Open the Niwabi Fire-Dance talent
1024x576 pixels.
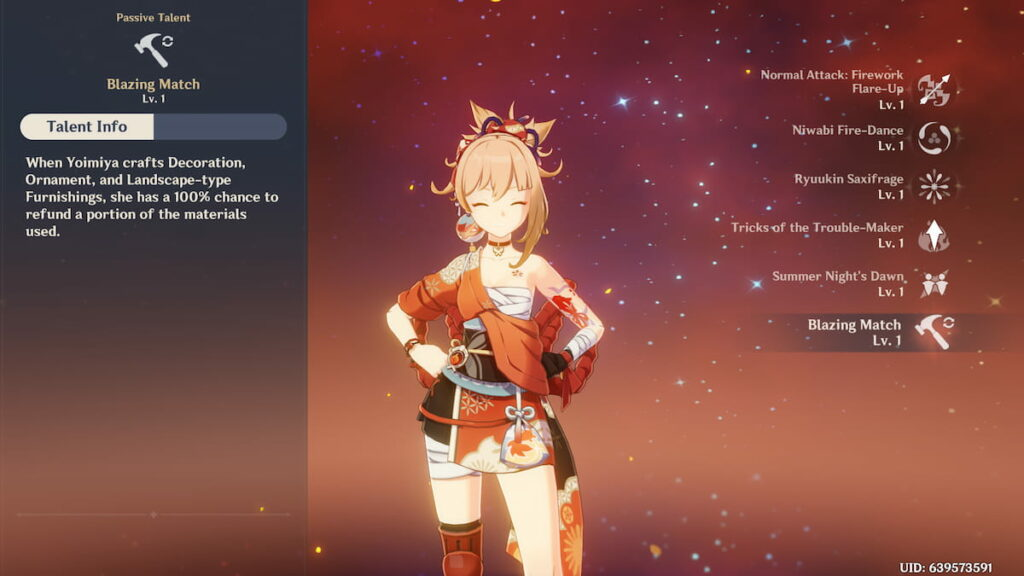(x=934, y=138)
